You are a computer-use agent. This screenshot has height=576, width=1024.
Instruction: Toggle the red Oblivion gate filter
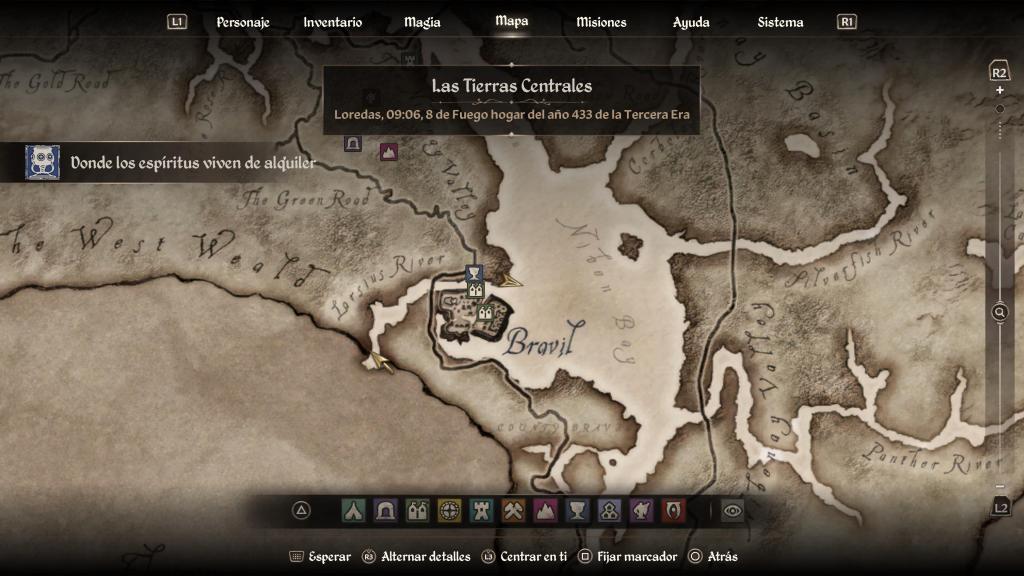coord(673,511)
